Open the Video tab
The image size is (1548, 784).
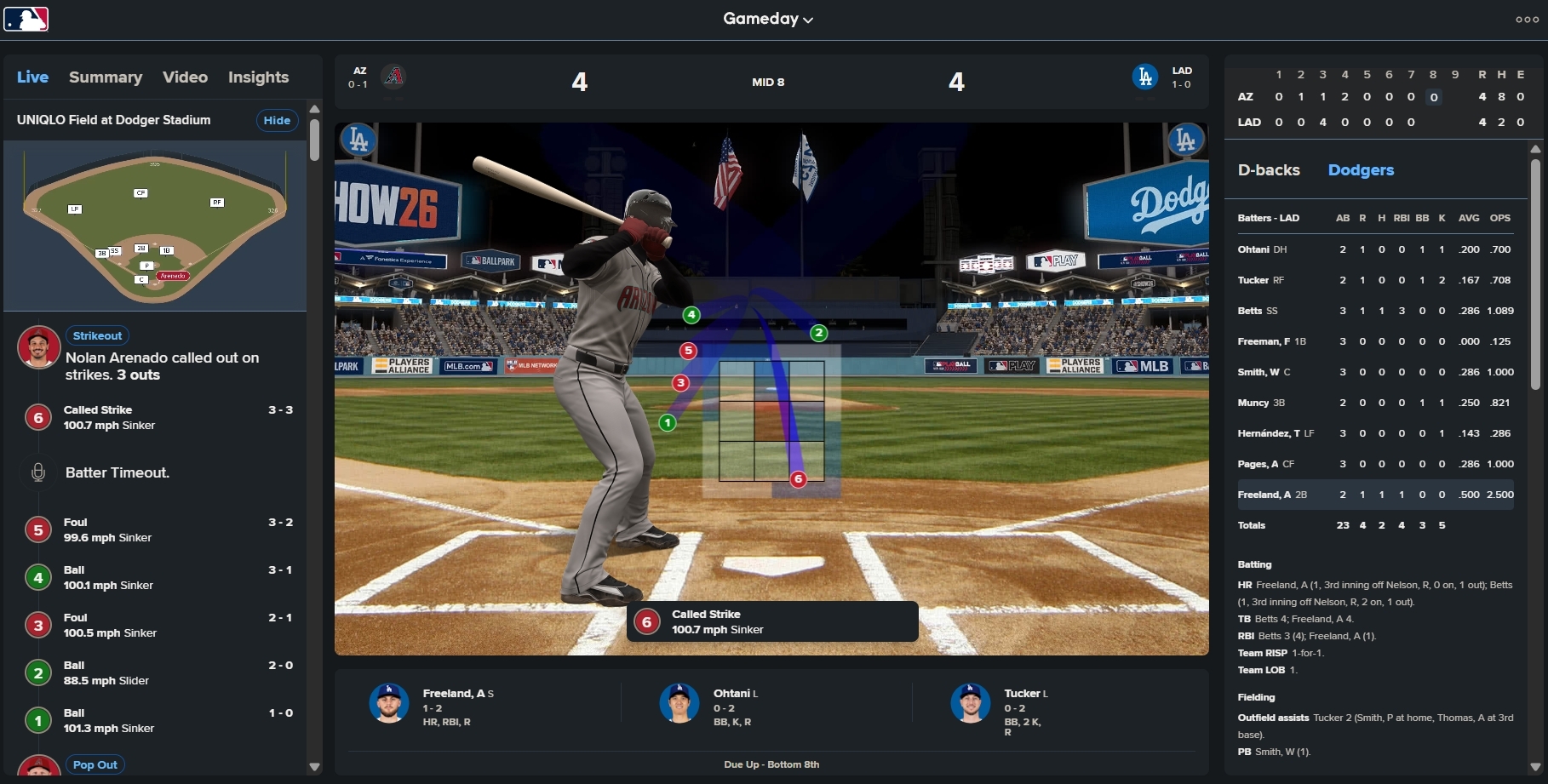point(185,77)
